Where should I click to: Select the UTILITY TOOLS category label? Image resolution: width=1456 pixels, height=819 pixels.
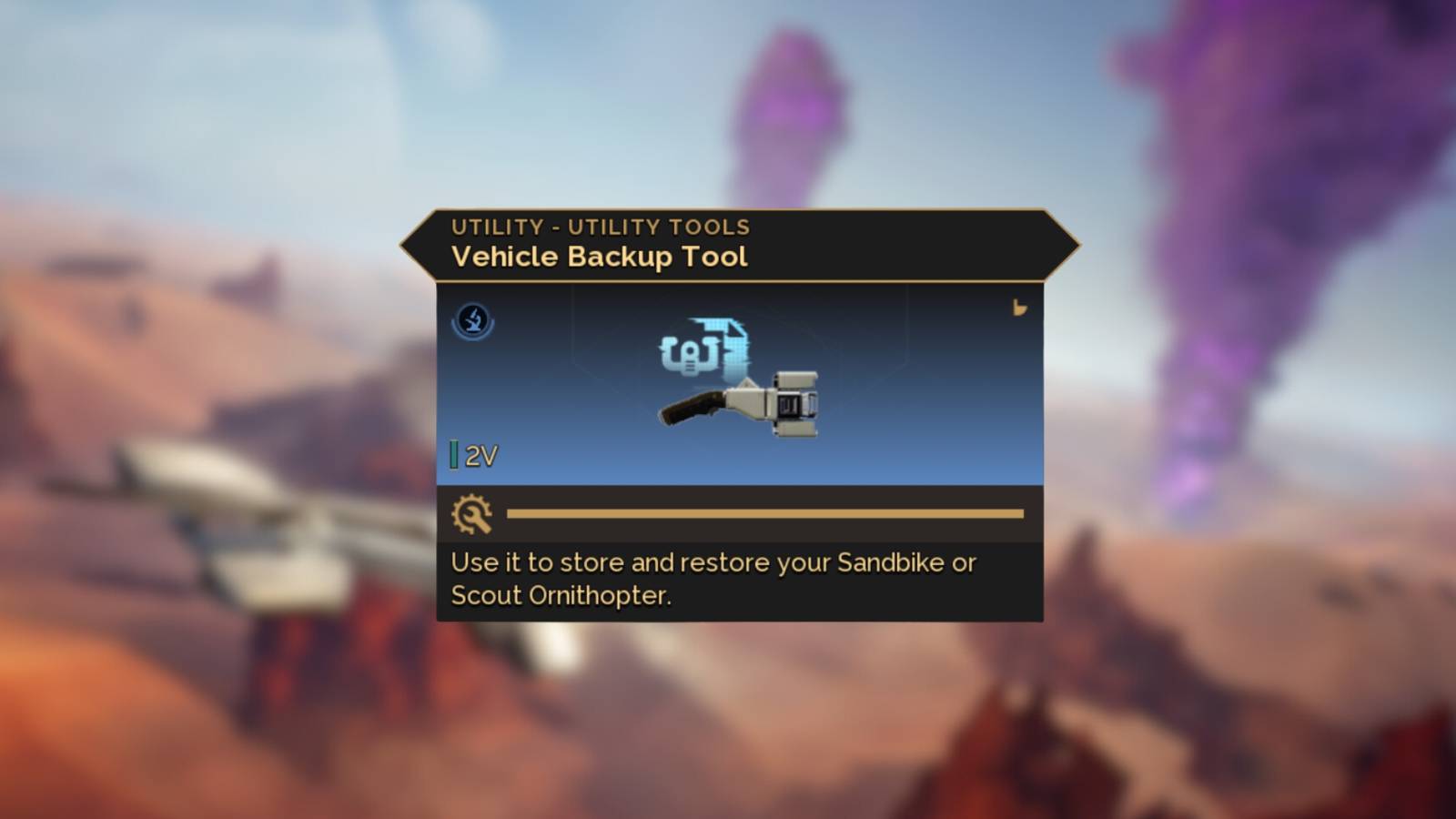[x=661, y=227]
